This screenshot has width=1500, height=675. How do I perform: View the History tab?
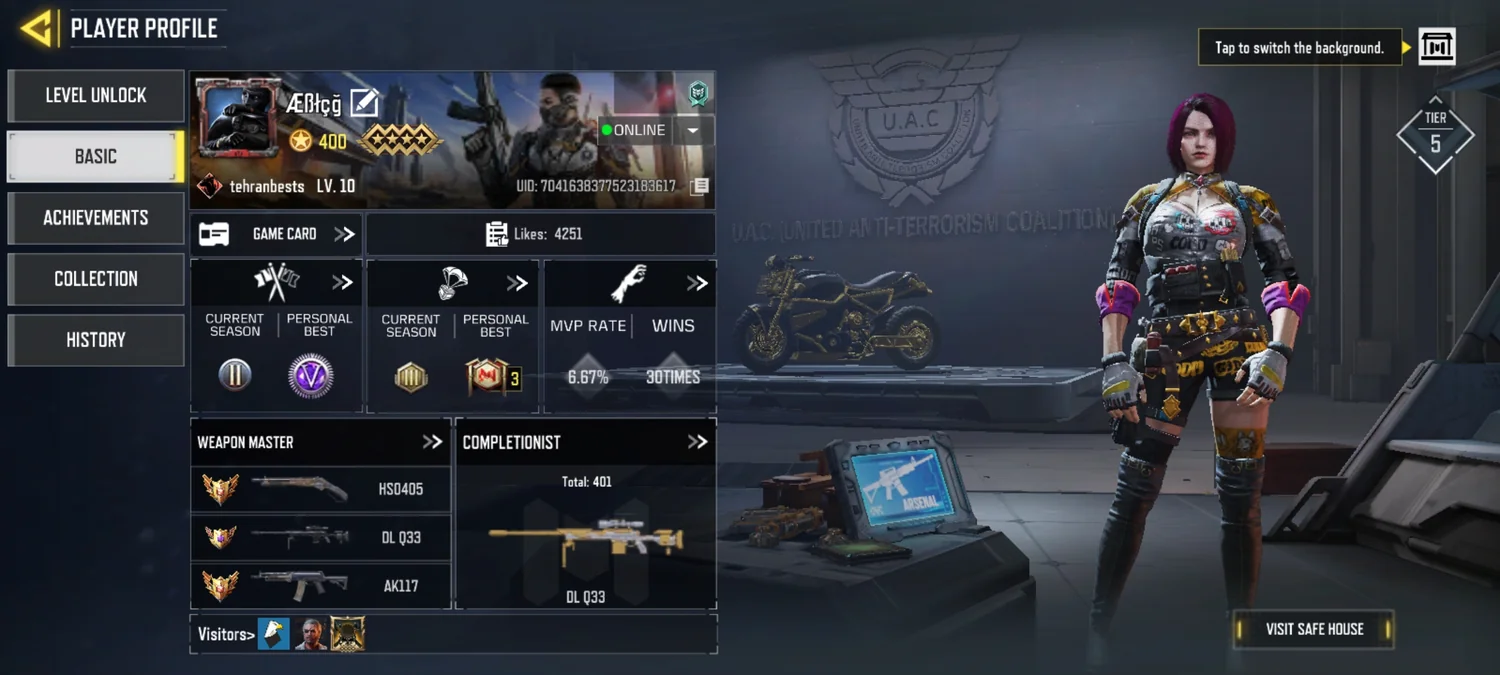coord(96,340)
